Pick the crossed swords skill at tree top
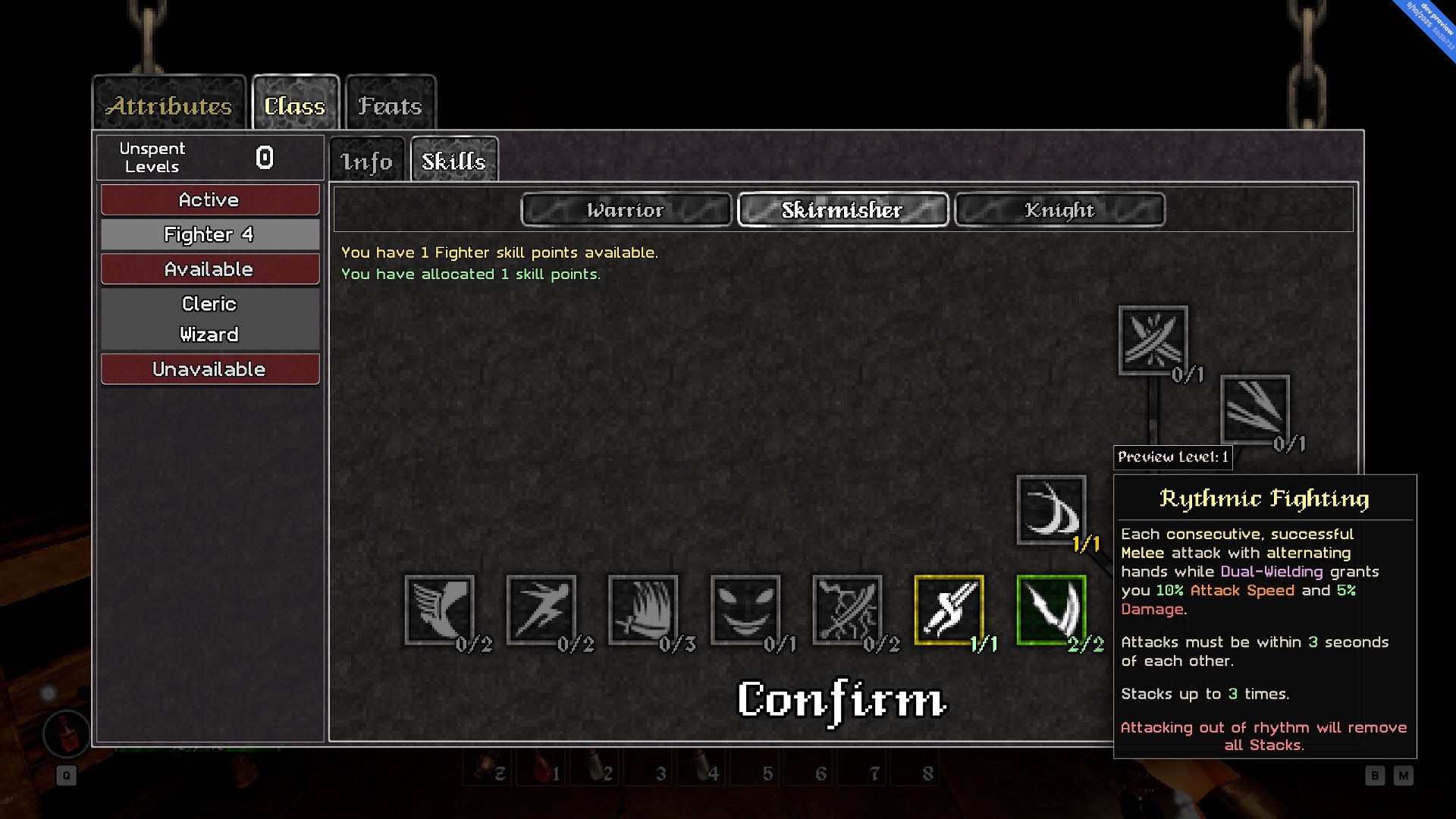1456x819 pixels. point(1153,340)
